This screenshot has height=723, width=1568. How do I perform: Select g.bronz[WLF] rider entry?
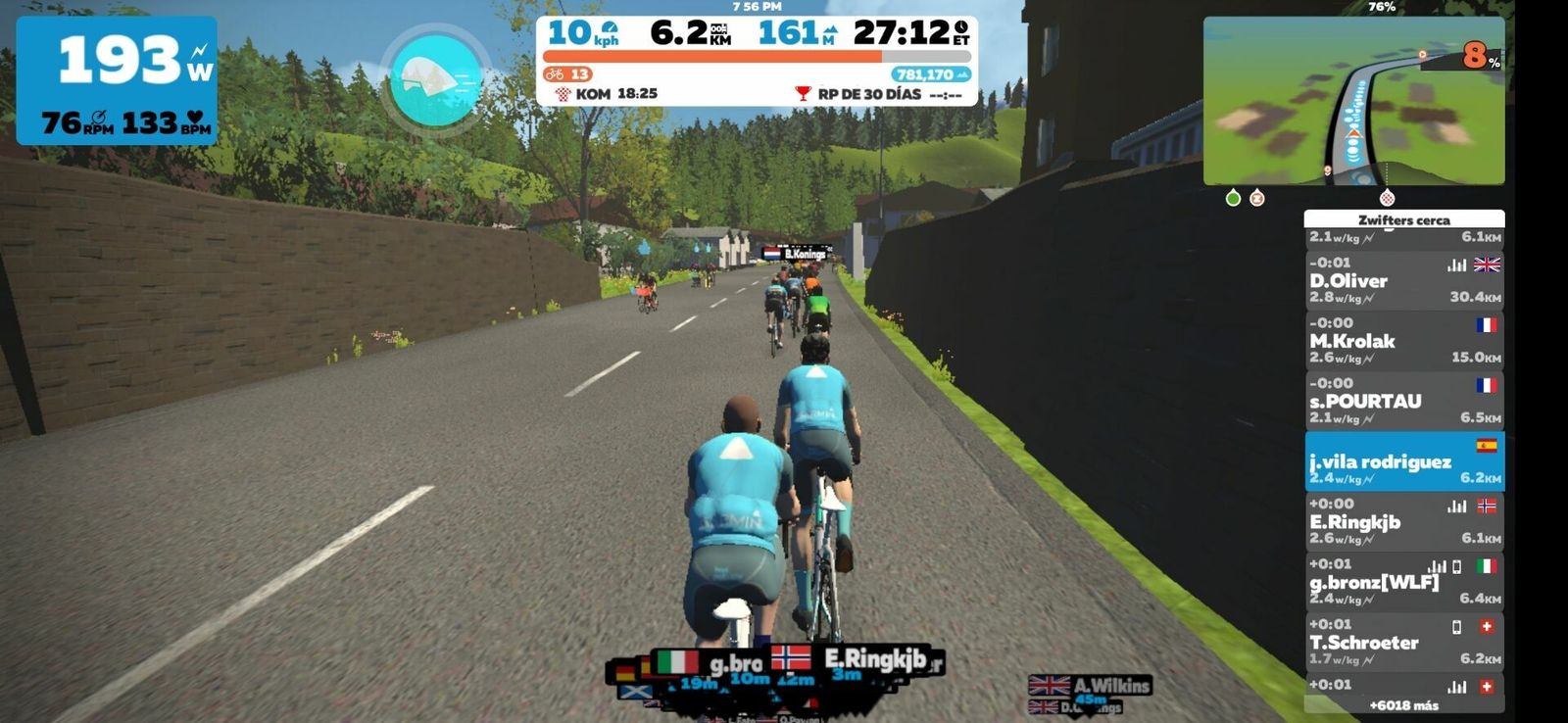pyautogui.click(x=1403, y=582)
